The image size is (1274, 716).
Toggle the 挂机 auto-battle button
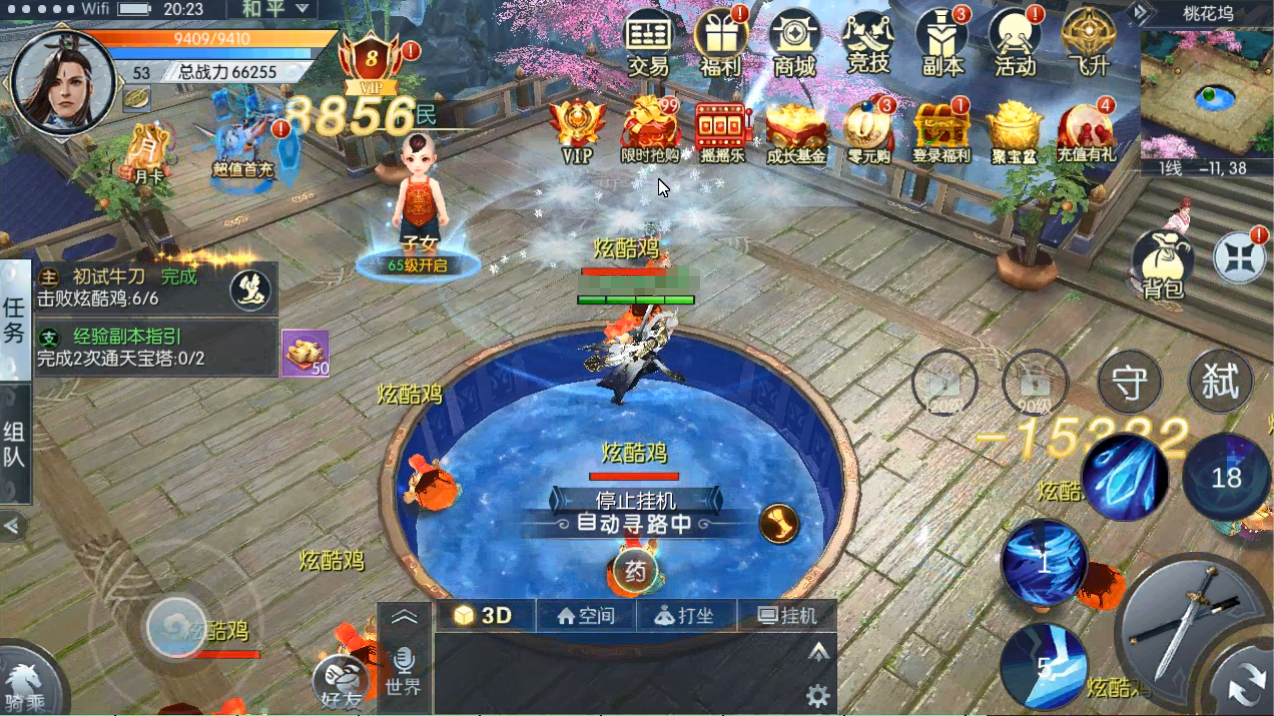[787, 616]
